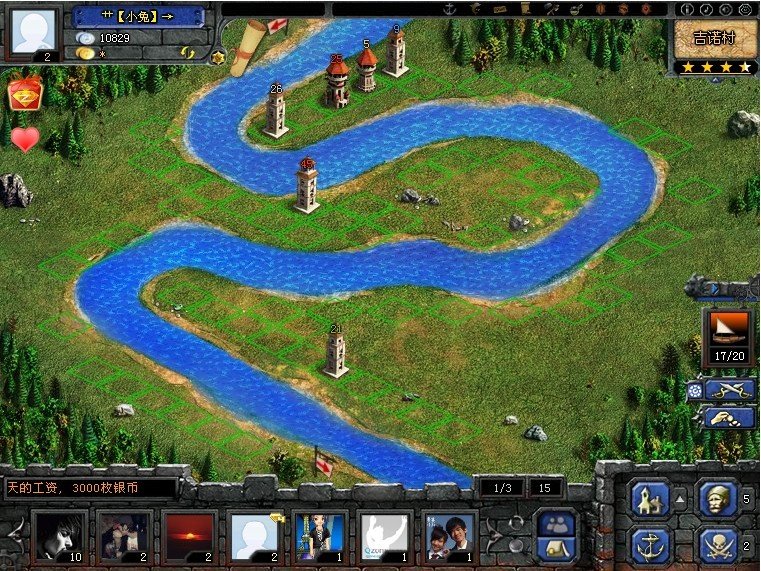Open the info button in top bar
The width and height of the screenshot is (761, 571).
[688, 9]
